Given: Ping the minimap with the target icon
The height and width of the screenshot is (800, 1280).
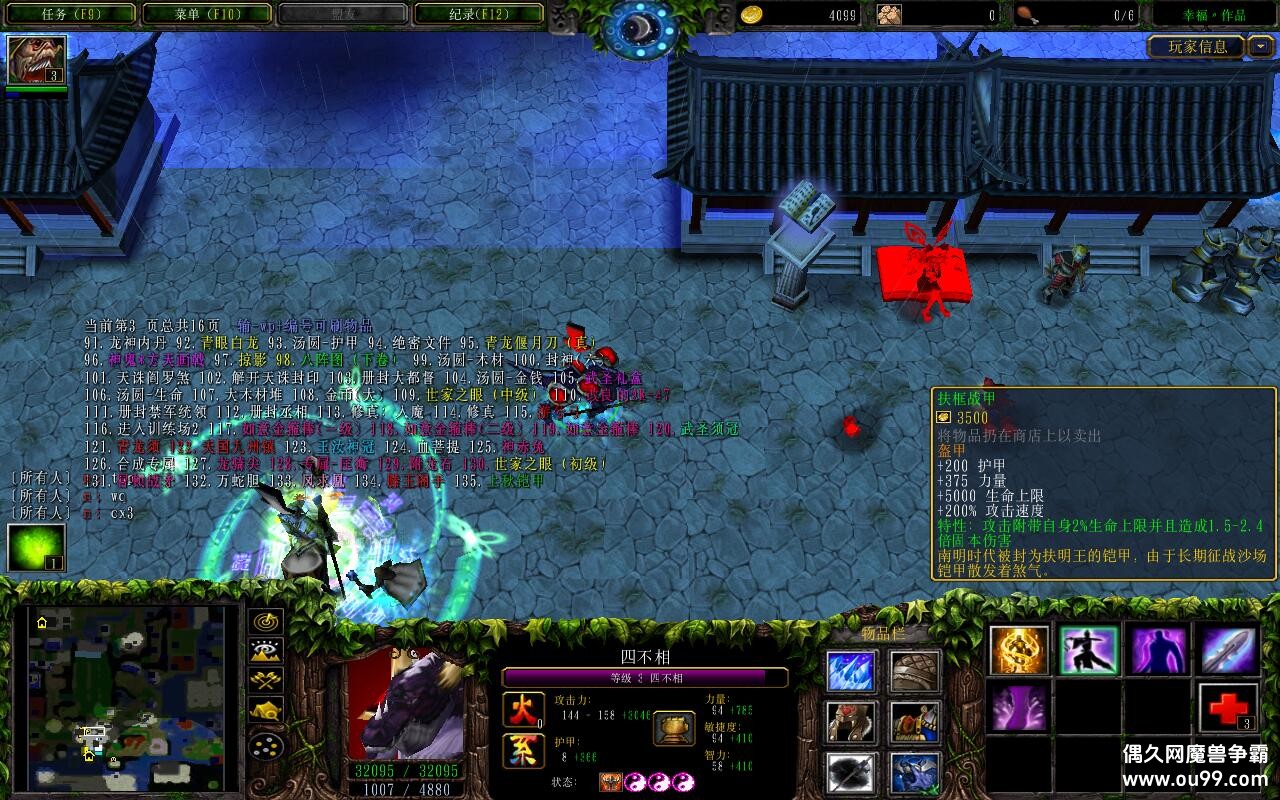Looking at the screenshot, I should coord(265,622).
